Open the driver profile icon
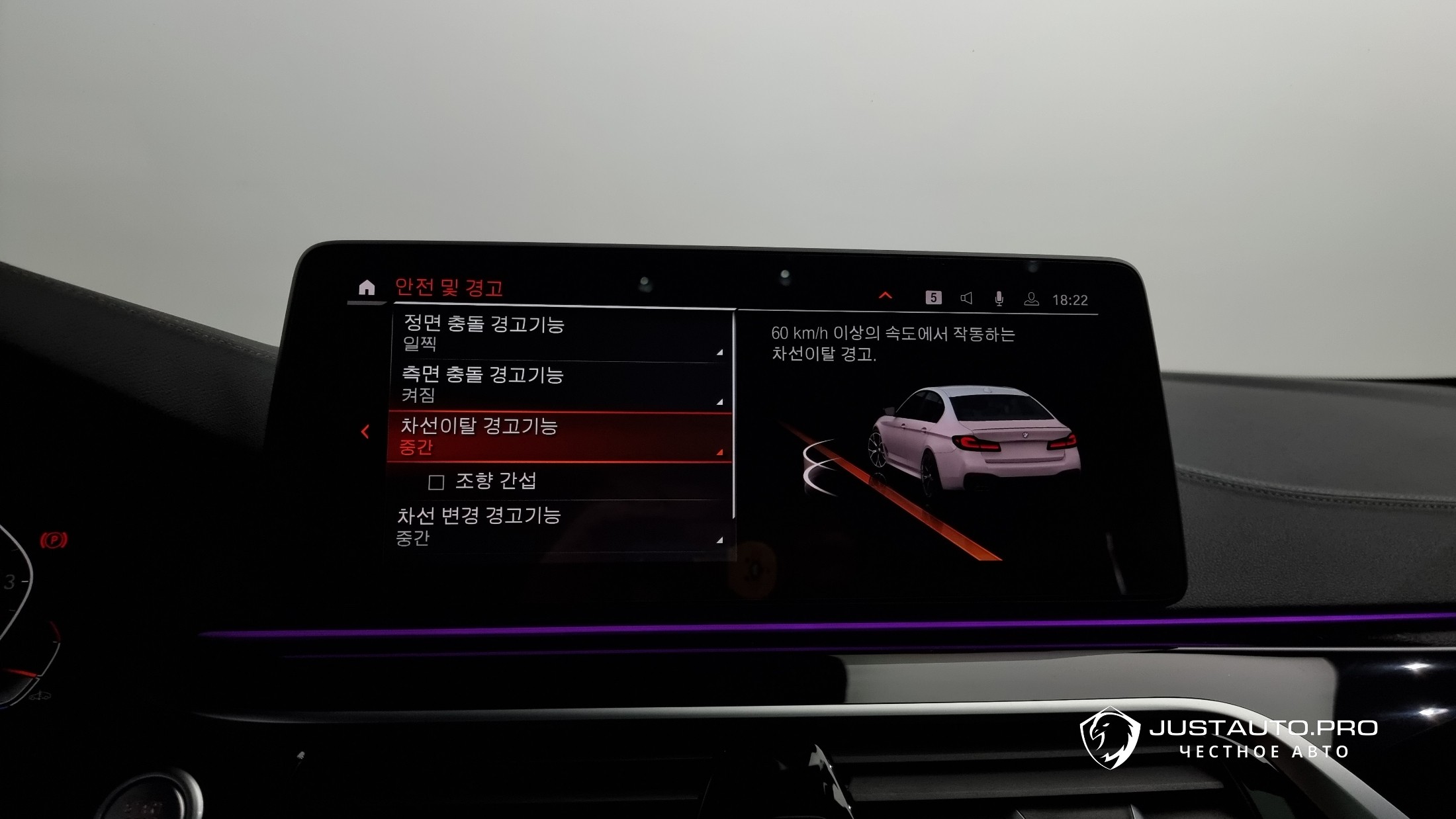Screen dimensions: 1456x819 click(1031, 300)
